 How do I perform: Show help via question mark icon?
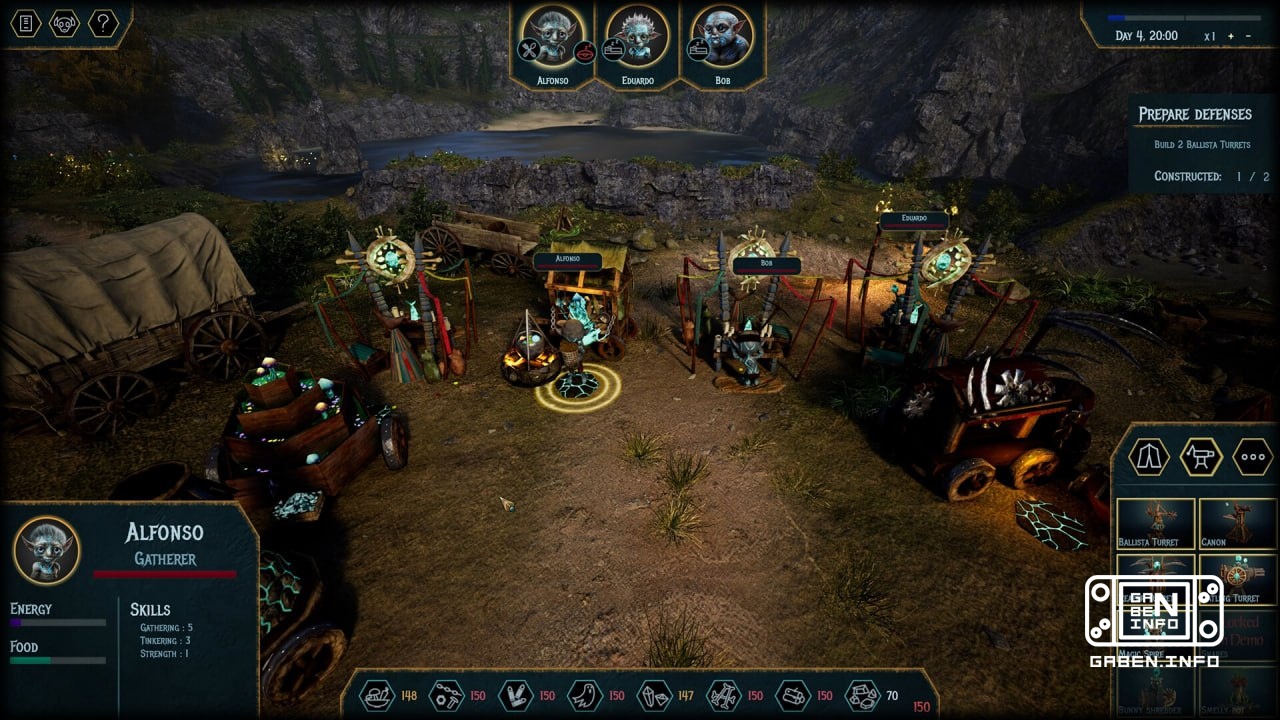(x=103, y=23)
